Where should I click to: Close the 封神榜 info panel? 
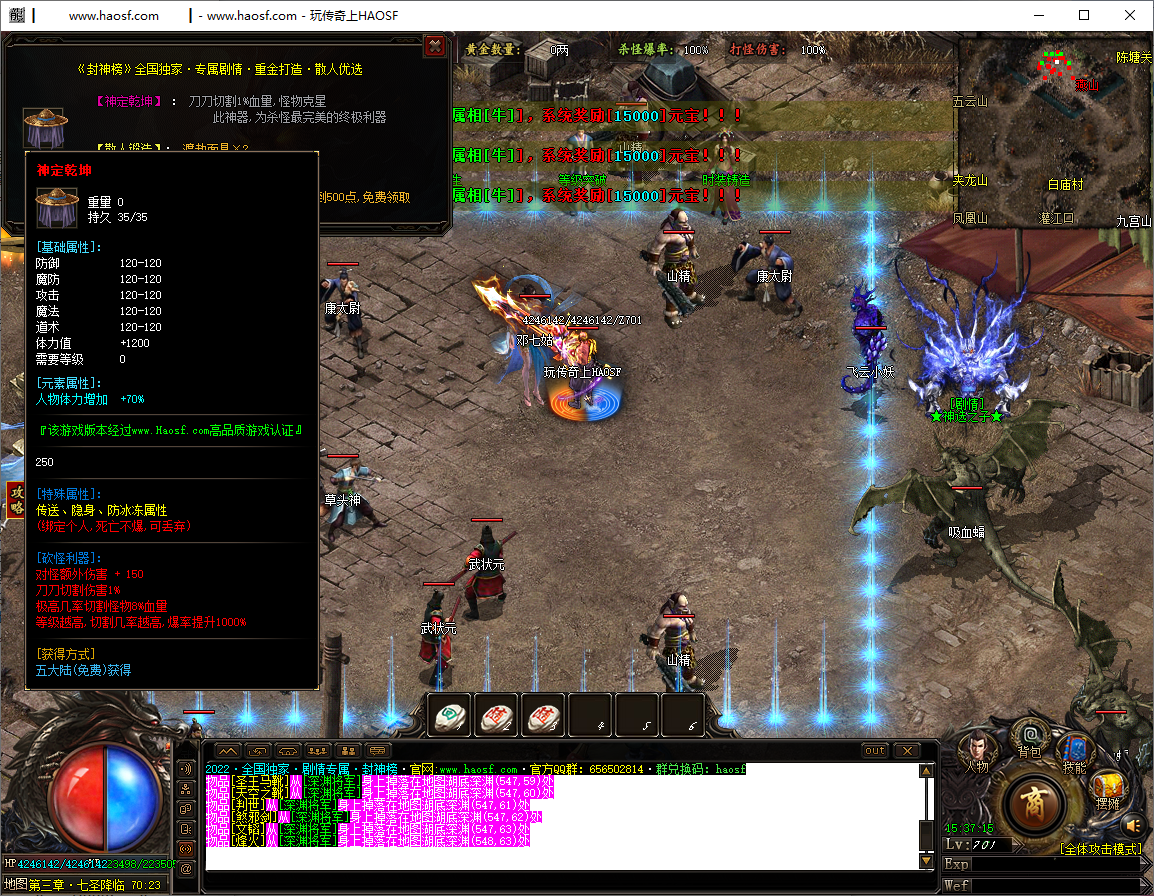click(x=435, y=46)
